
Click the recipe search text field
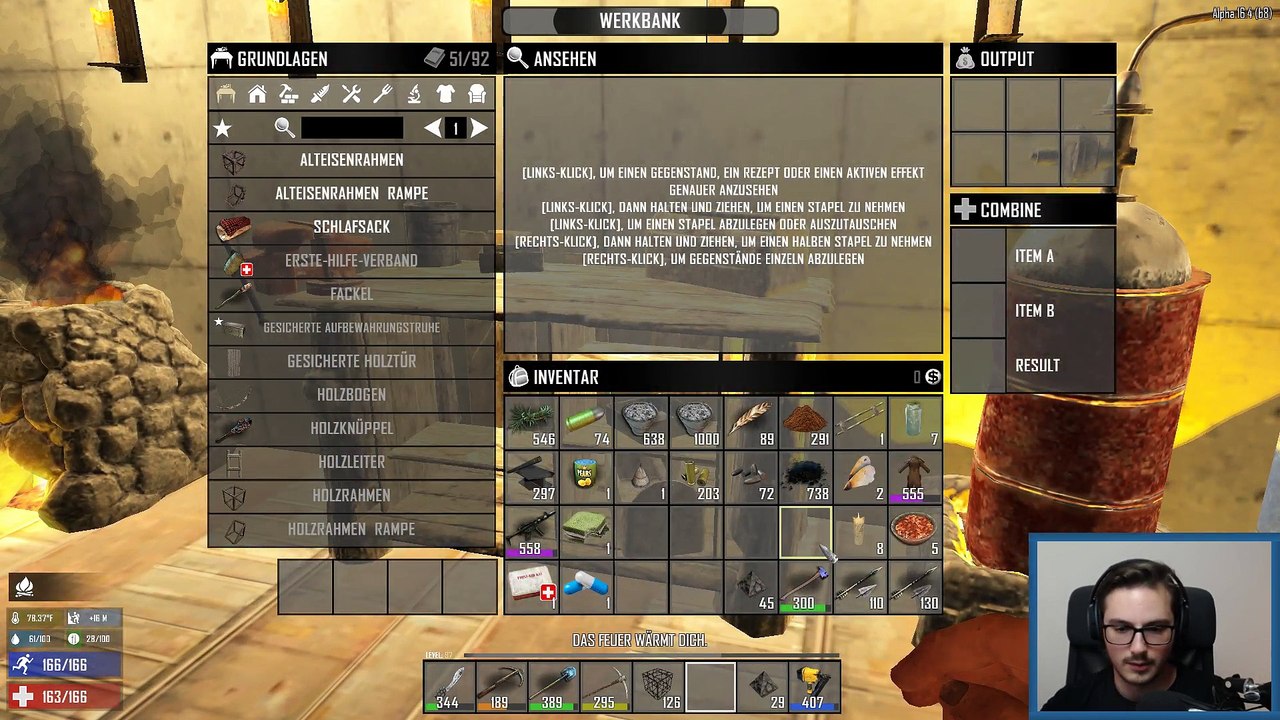tap(352, 128)
